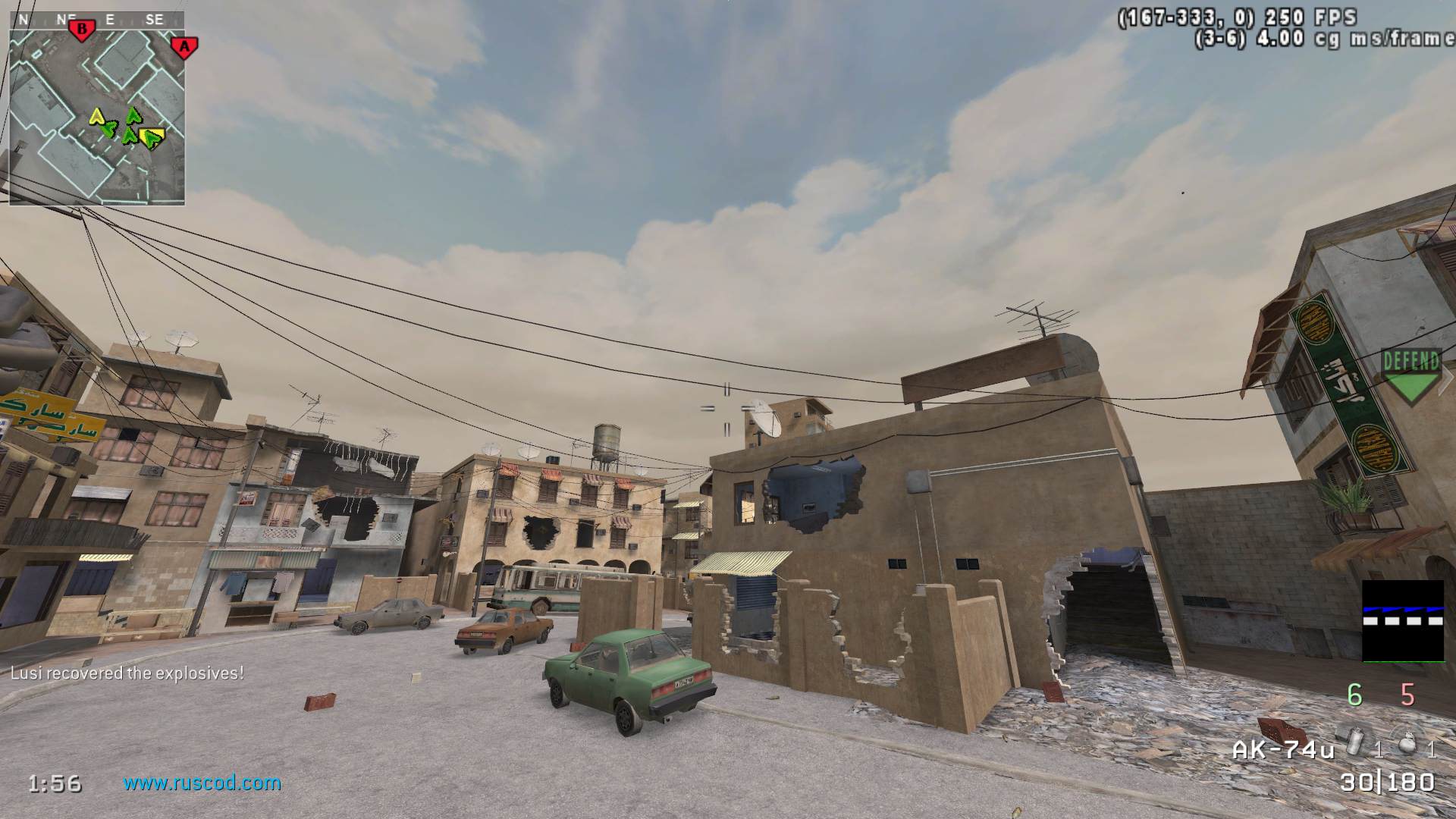The image size is (1456, 819).
Task: Click the green DEFEND objective marker
Action: [1410, 375]
